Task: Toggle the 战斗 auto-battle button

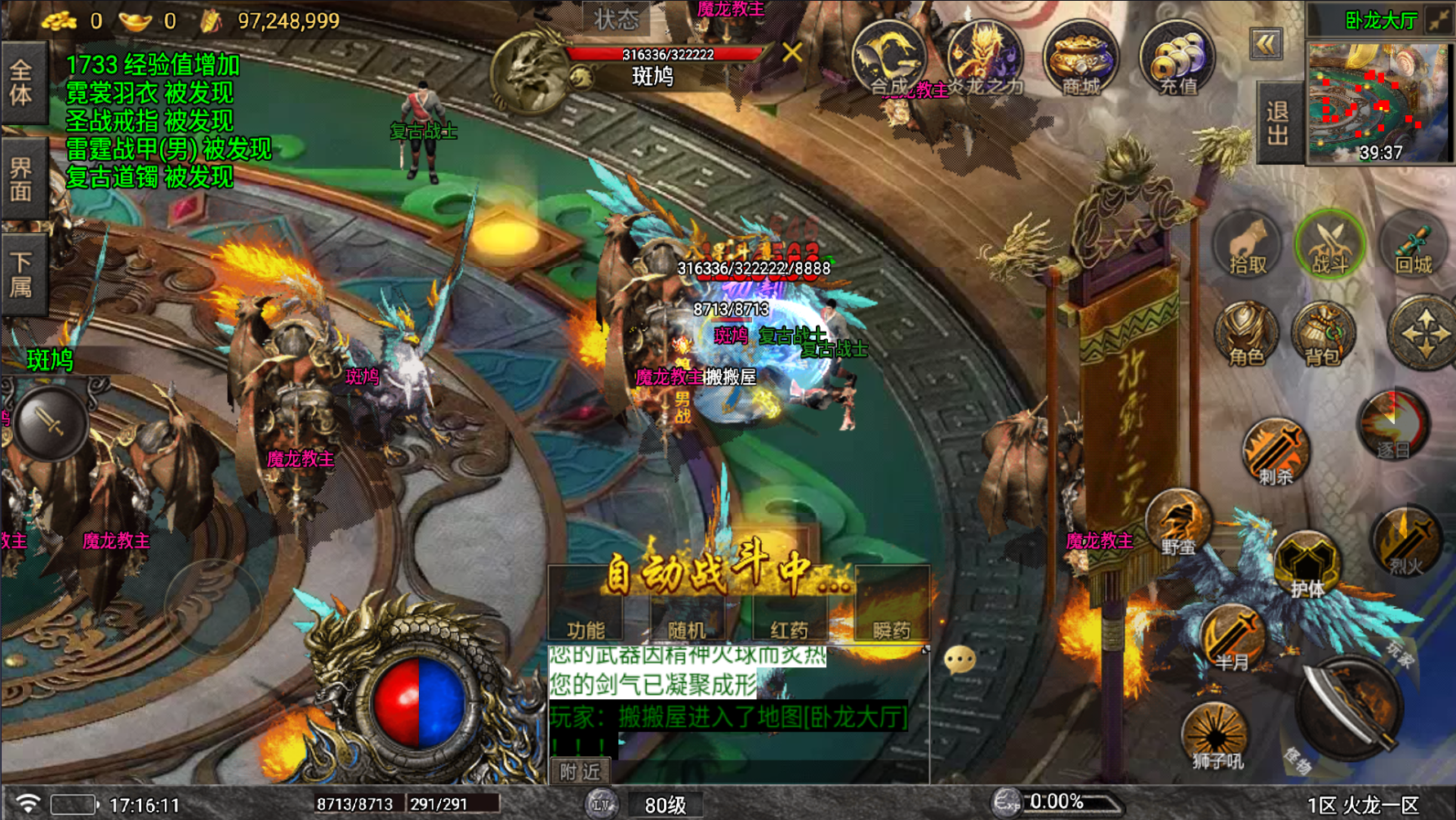Action: tap(1329, 244)
